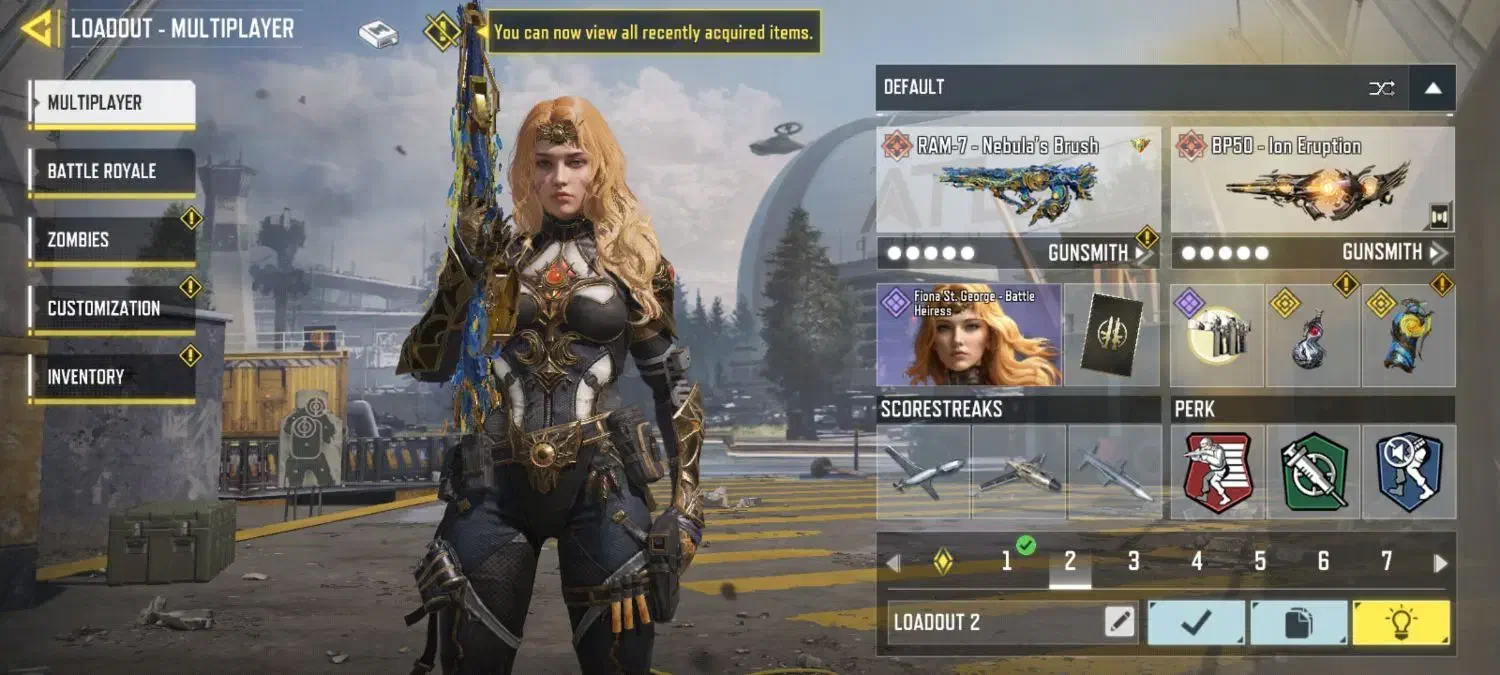The width and height of the screenshot is (1500, 675).
Task: Confirm loadout with the checkmark button
Action: pyautogui.click(x=1196, y=622)
